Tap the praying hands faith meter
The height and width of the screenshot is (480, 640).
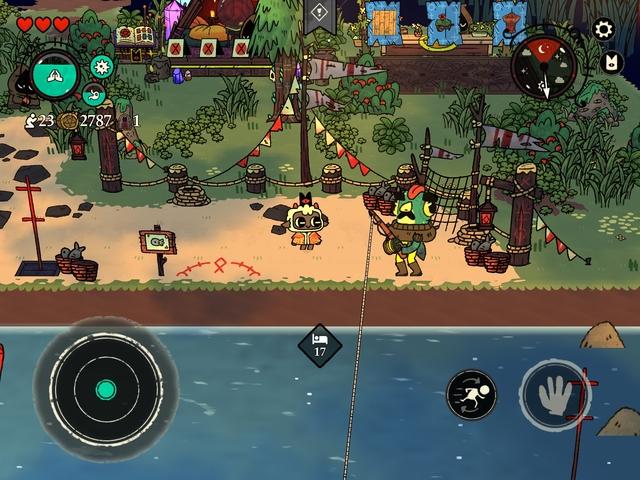[55, 73]
